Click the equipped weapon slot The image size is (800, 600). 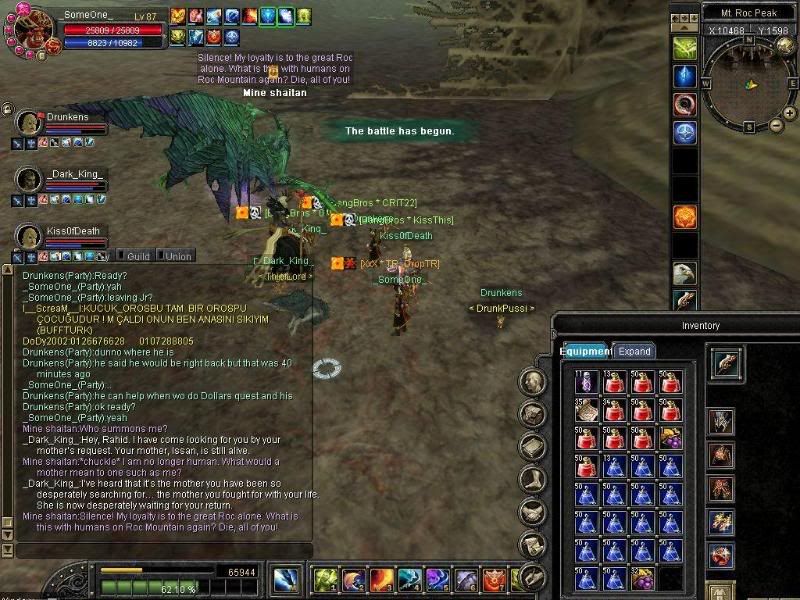pos(726,363)
